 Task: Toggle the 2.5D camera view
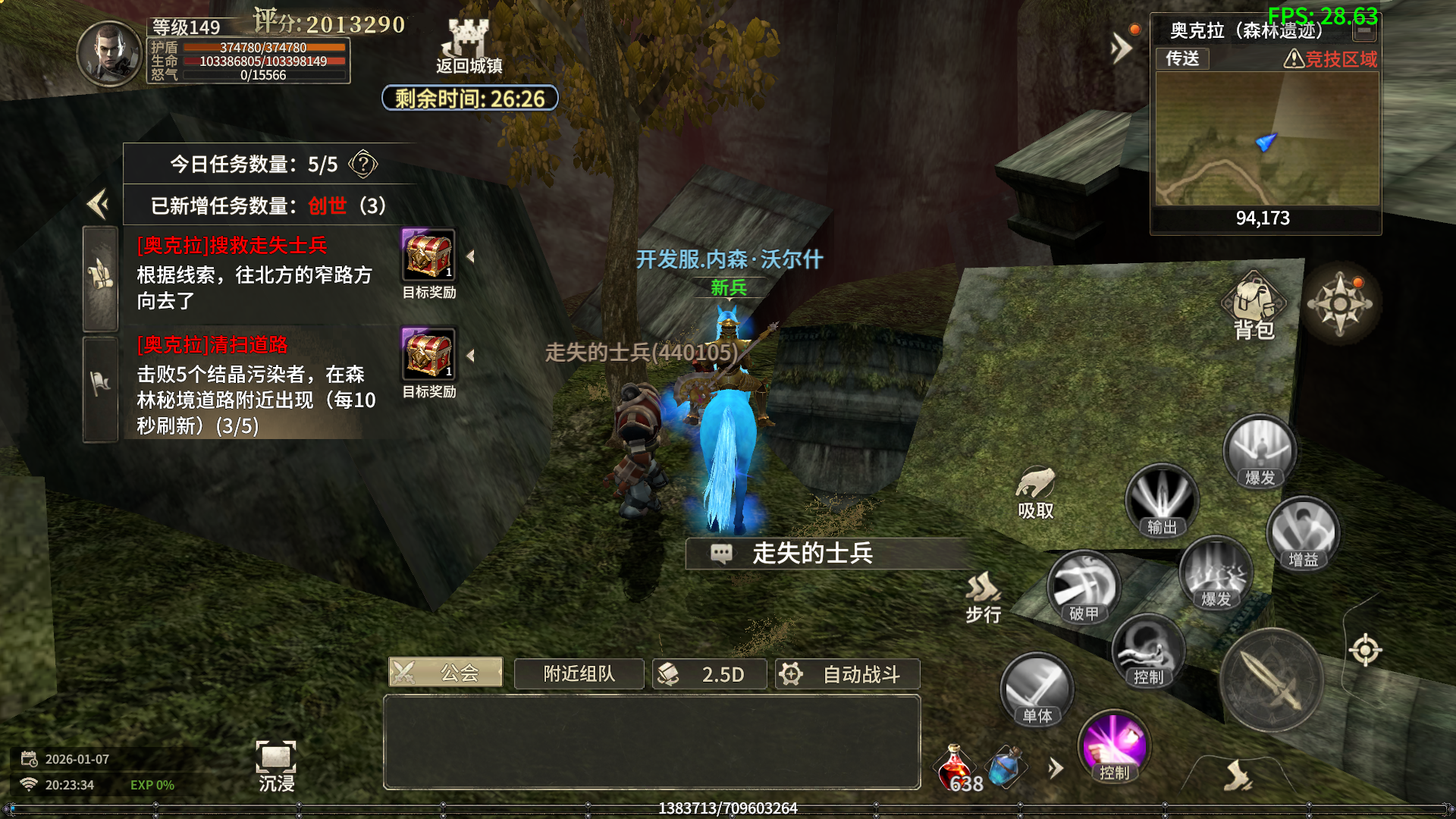pyautogui.click(x=710, y=674)
